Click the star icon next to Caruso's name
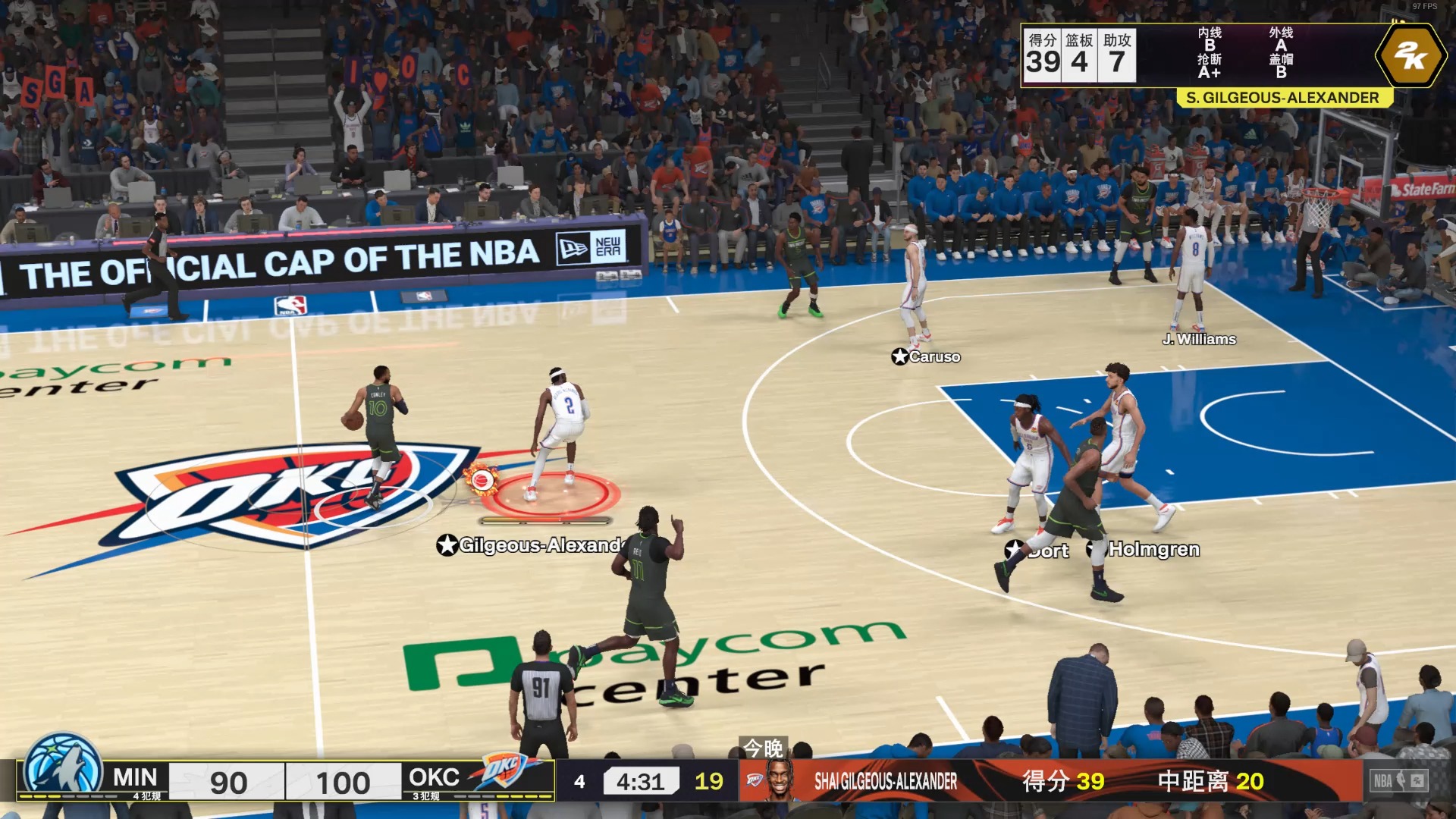1456x819 pixels. [899, 356]
